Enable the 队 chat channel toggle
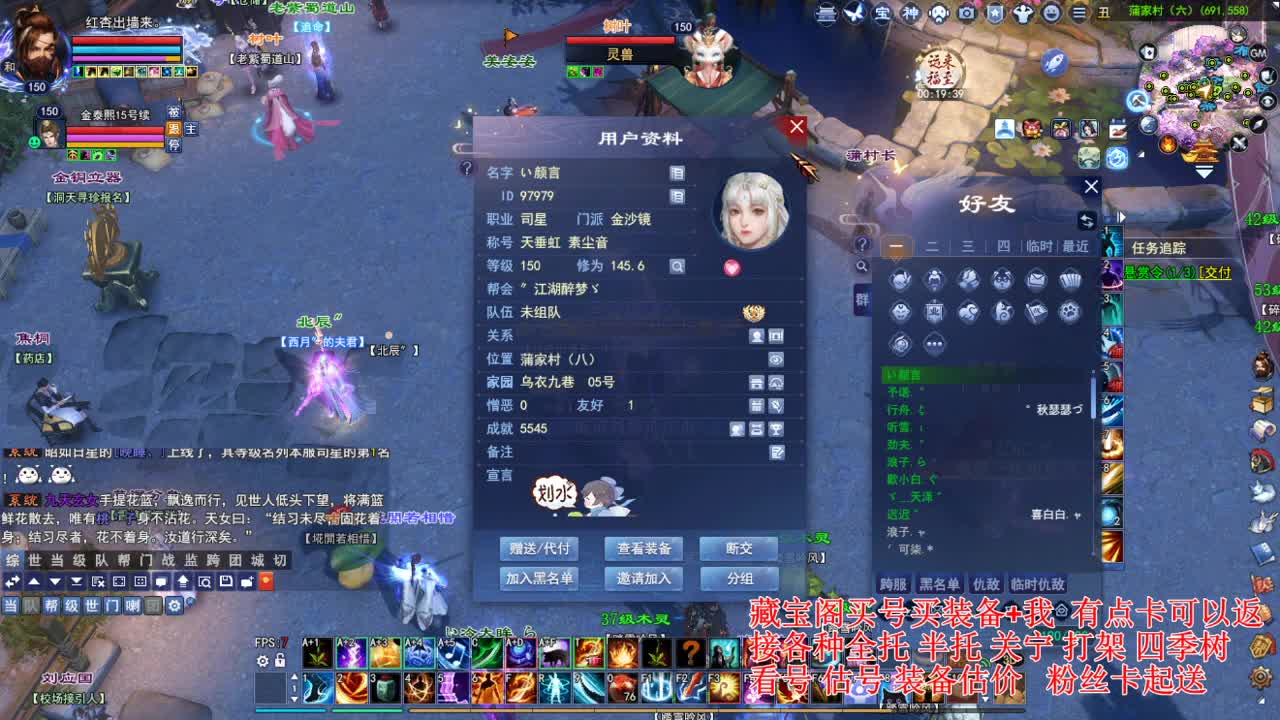 click(30, 605)
